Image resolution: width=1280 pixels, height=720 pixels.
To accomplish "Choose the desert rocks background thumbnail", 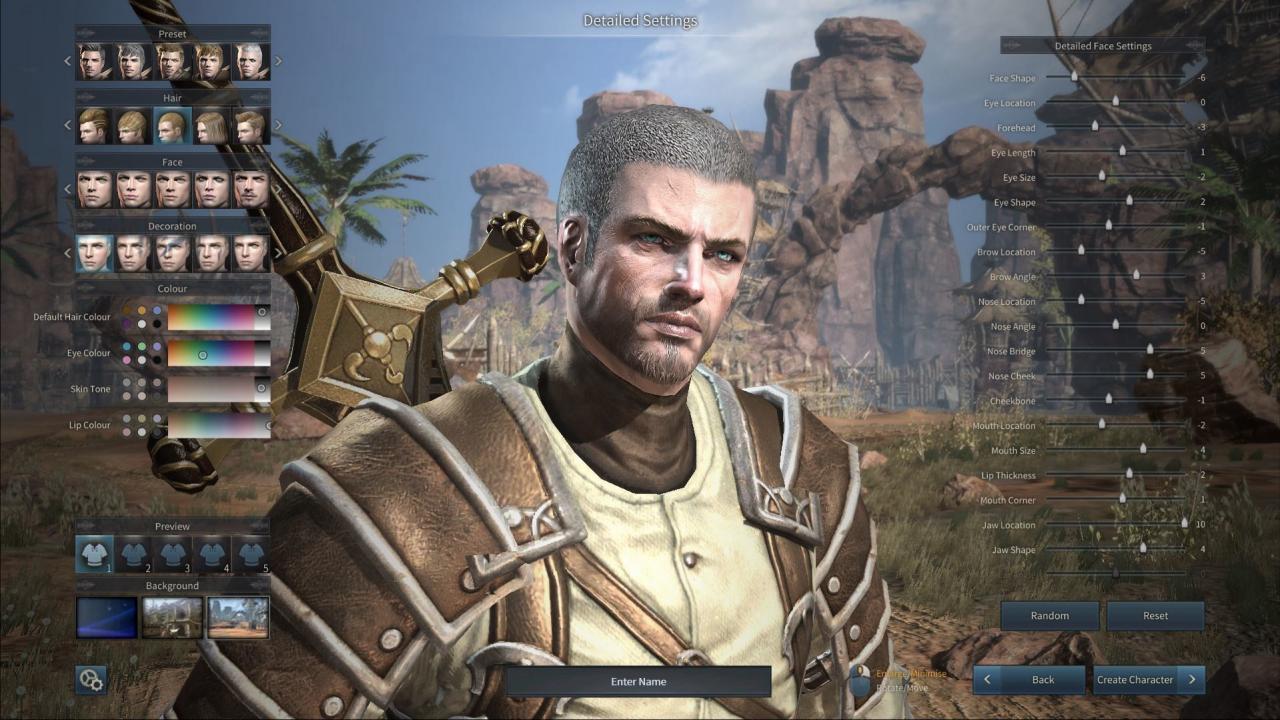I will click(x=238, y=617).
